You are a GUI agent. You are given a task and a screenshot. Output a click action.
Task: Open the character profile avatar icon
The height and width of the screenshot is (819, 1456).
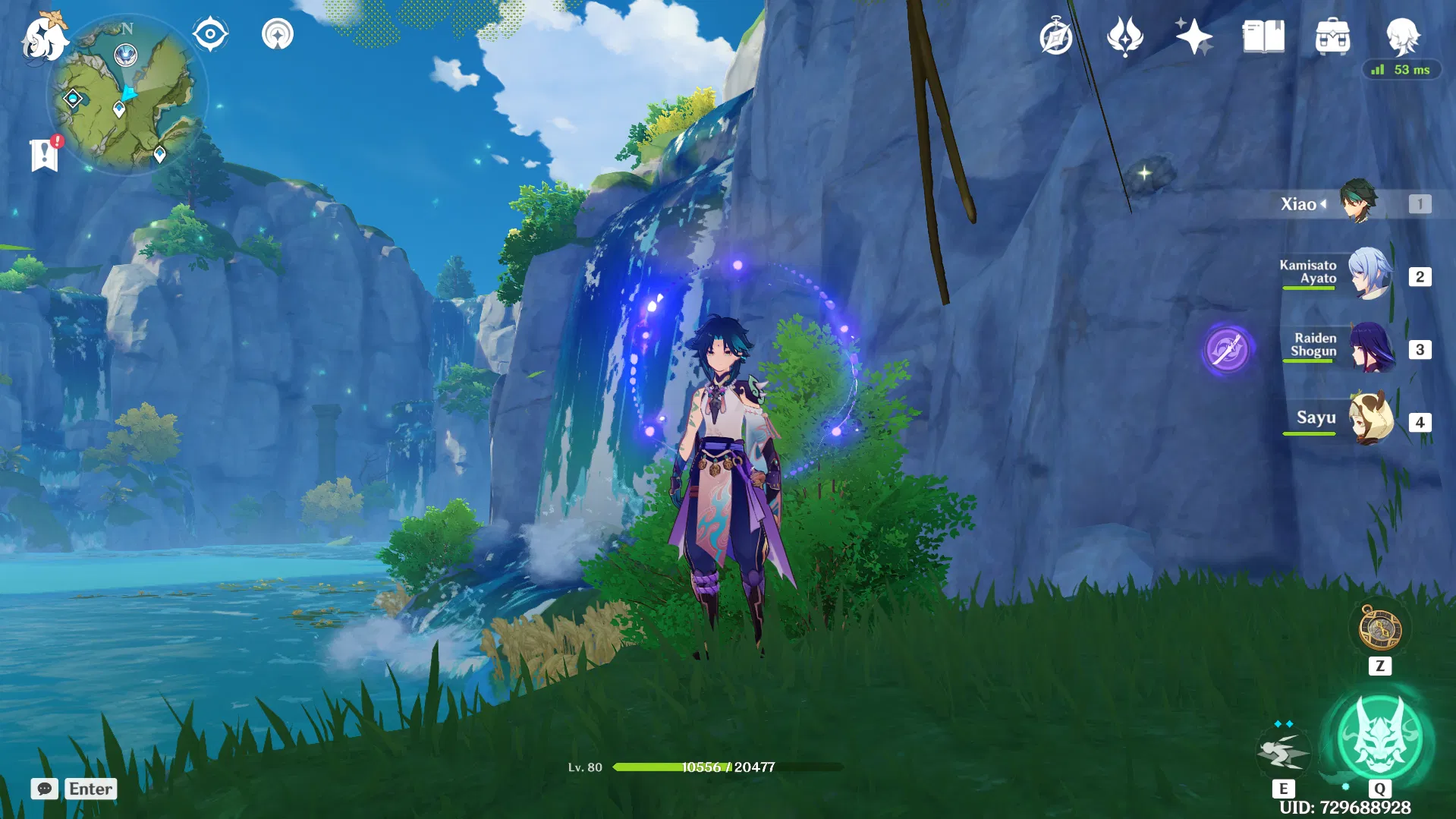pos(1404,38)
